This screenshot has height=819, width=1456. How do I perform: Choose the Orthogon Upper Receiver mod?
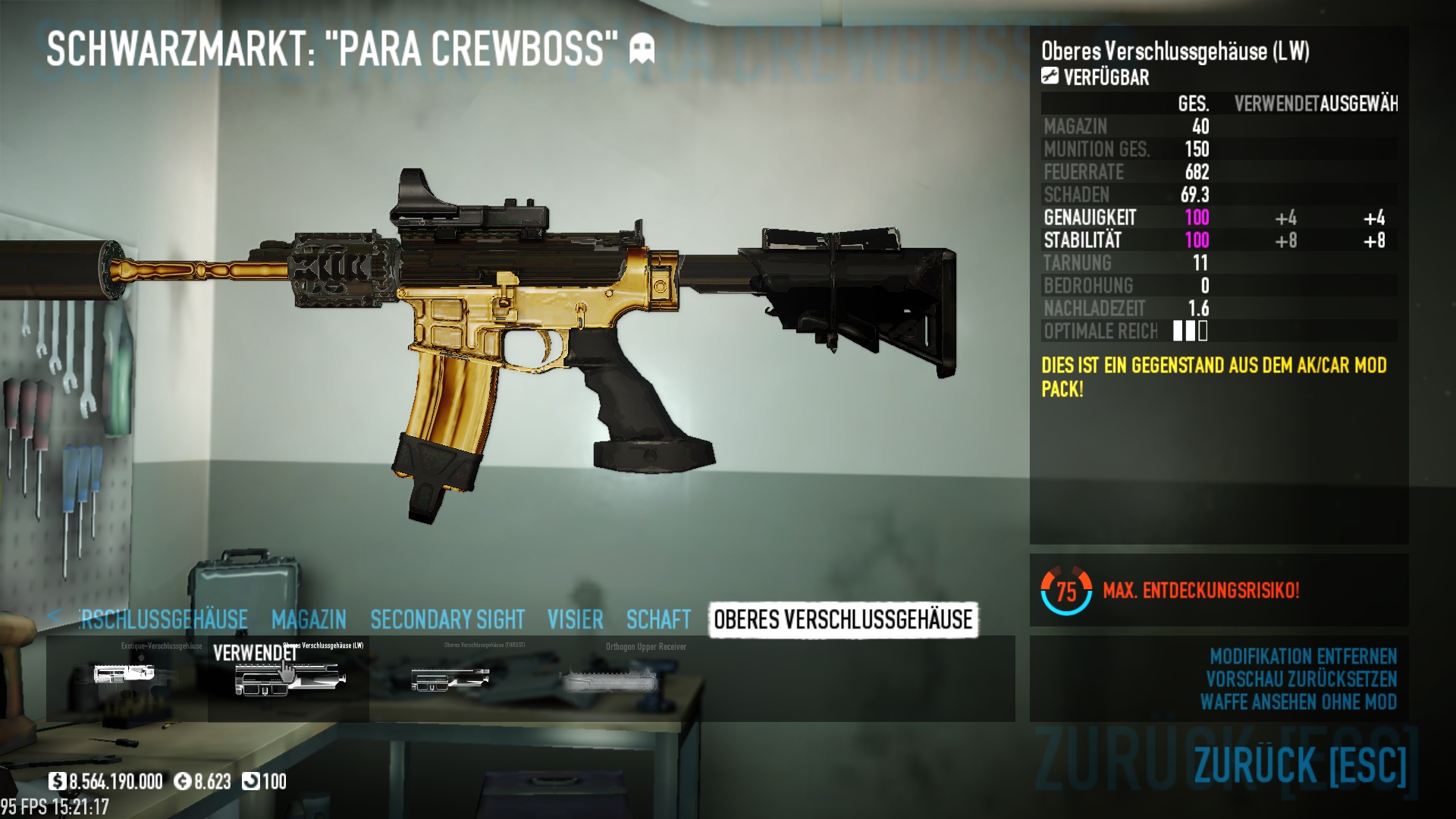(610, 678)
